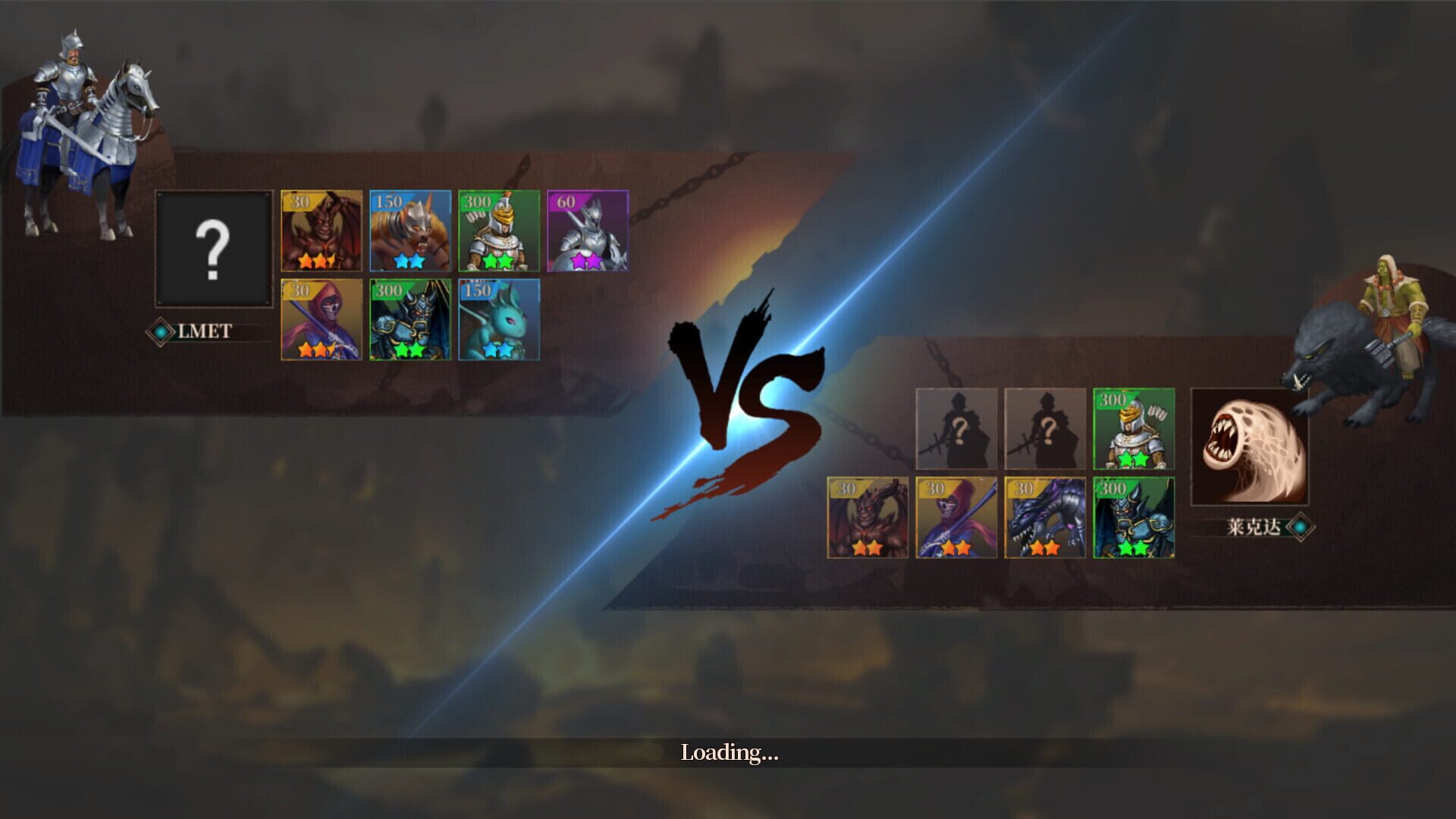Reveal the first hidden enemy unit slot
Screen dimensions: 1456x819
coord(955,428)
